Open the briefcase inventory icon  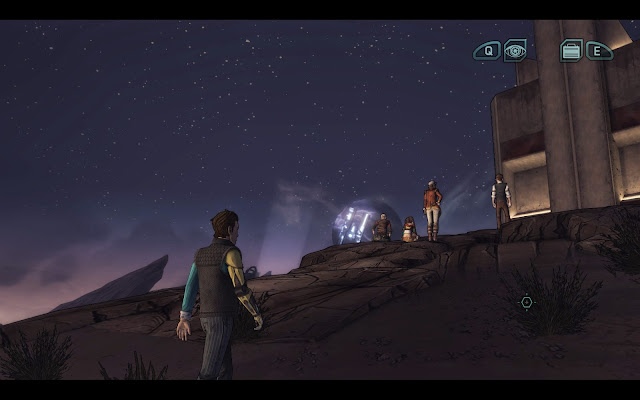pyautogui.click(x=571, y=50)
